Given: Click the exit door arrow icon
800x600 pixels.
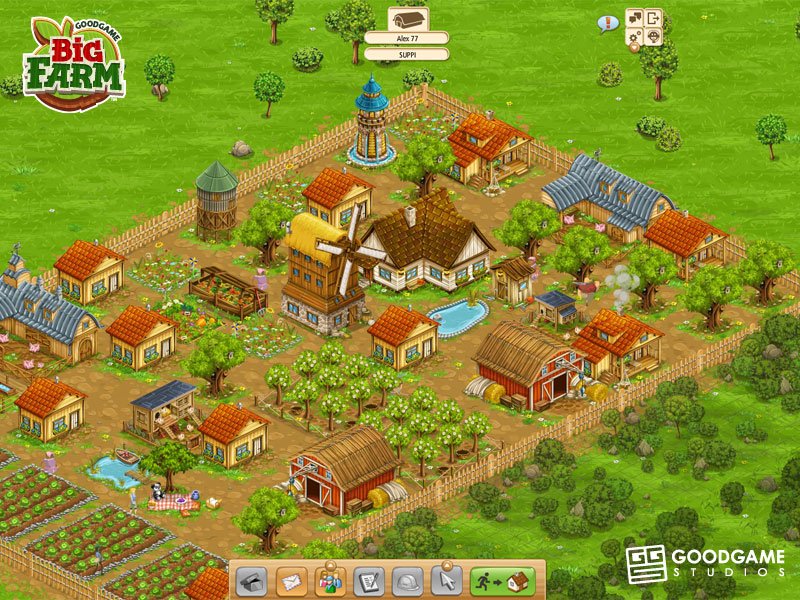Looking at the screenshot, I should click(654, 18).
